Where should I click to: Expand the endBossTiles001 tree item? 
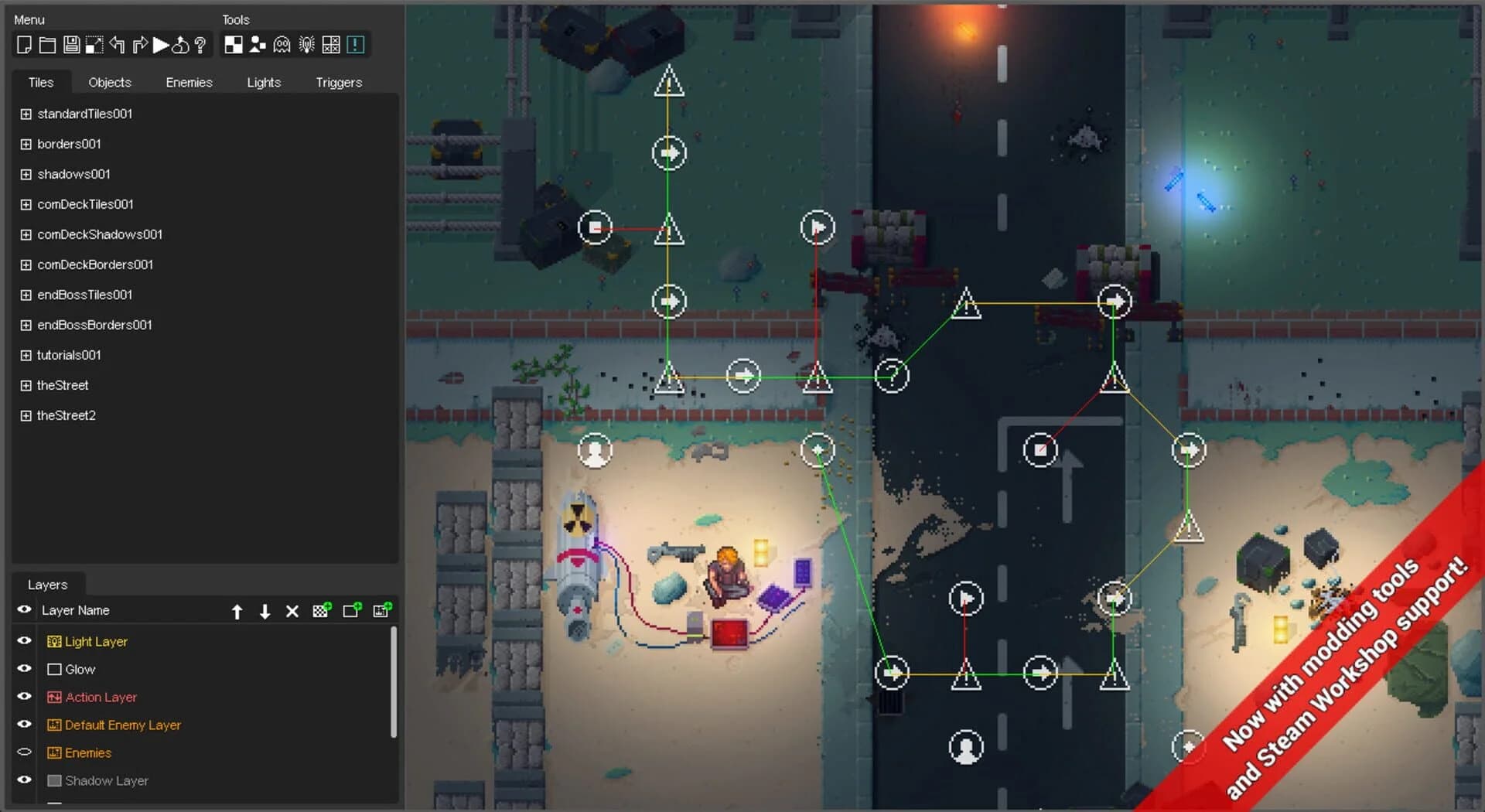[25, 295]
